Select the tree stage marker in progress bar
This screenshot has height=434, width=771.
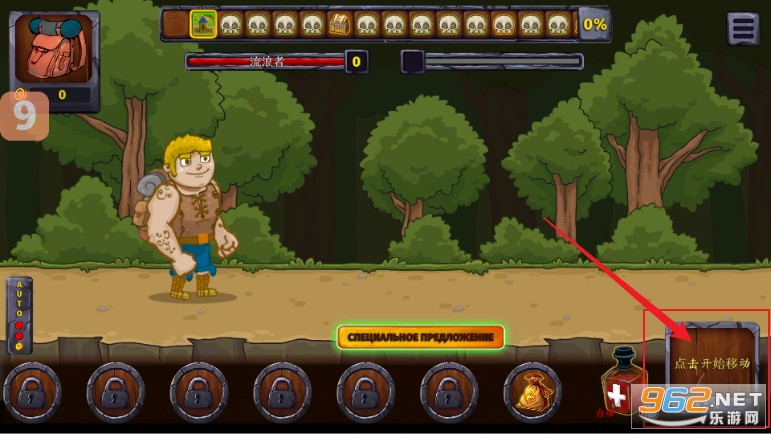click(x=204, y=24)
